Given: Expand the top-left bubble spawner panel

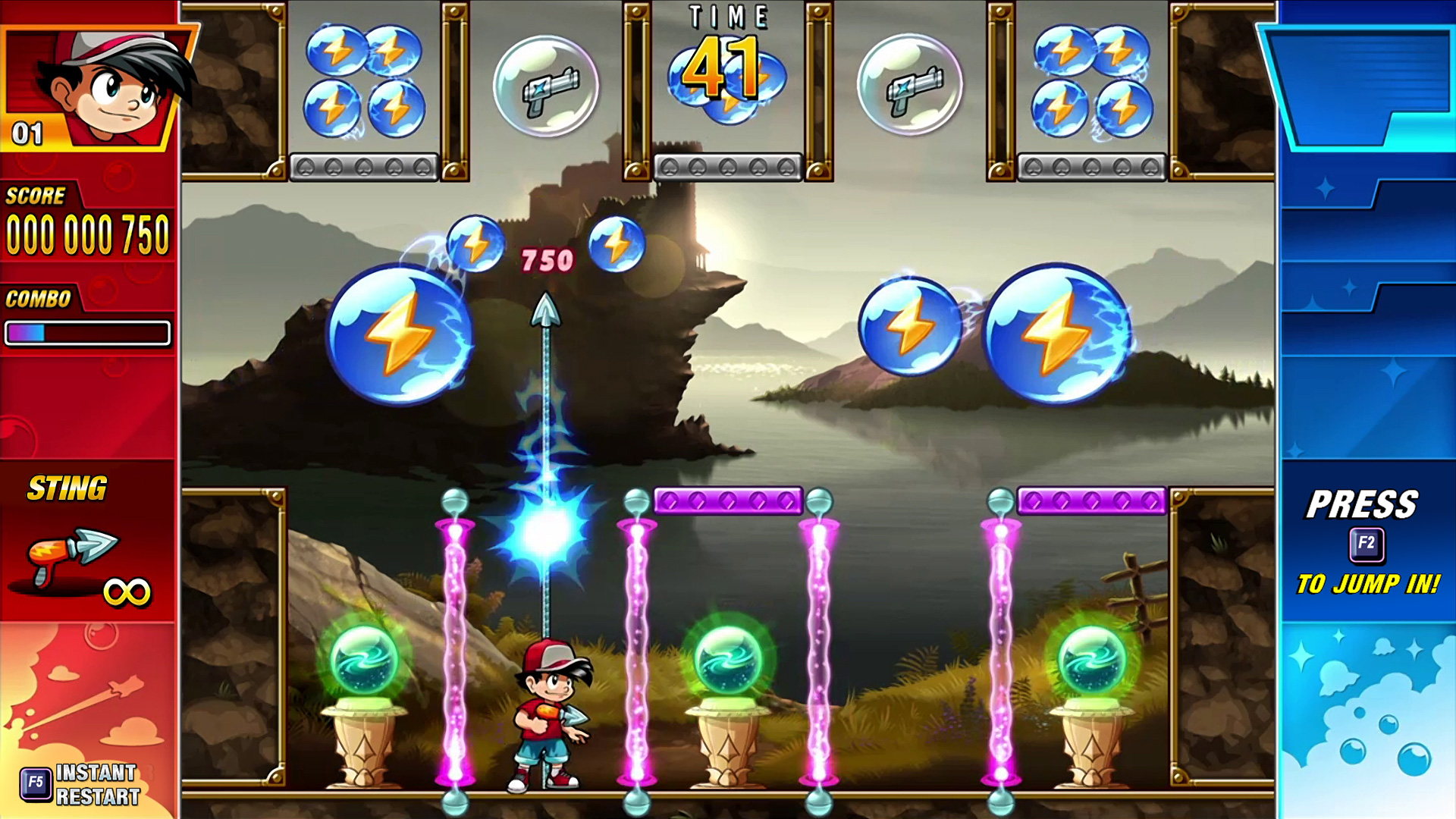Looking at the screenshot, I should (x=362, y=167).
